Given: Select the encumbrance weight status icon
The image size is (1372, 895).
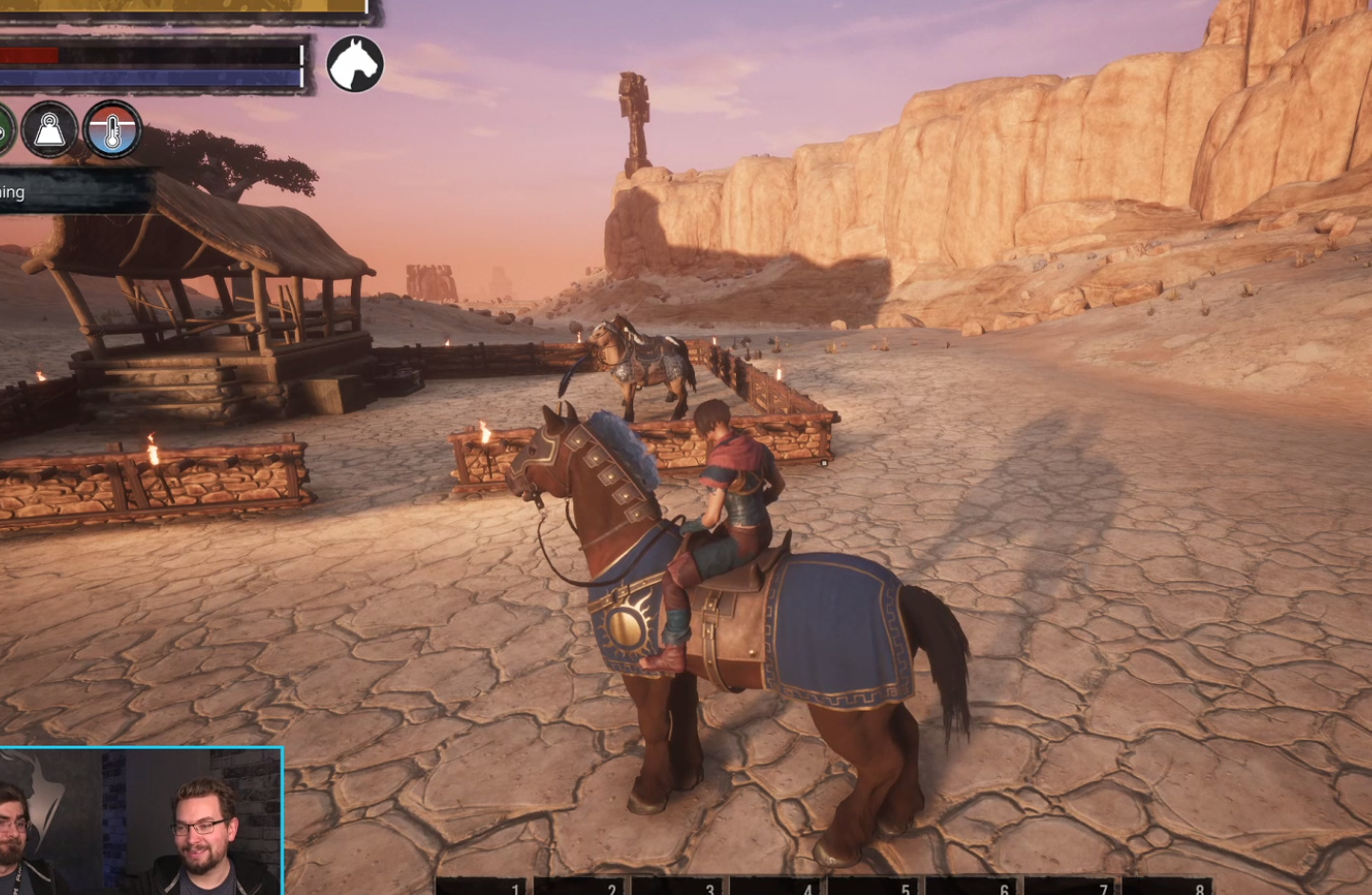Looking at the screenshot, I should pyautogui.click(x=49, y=129).
